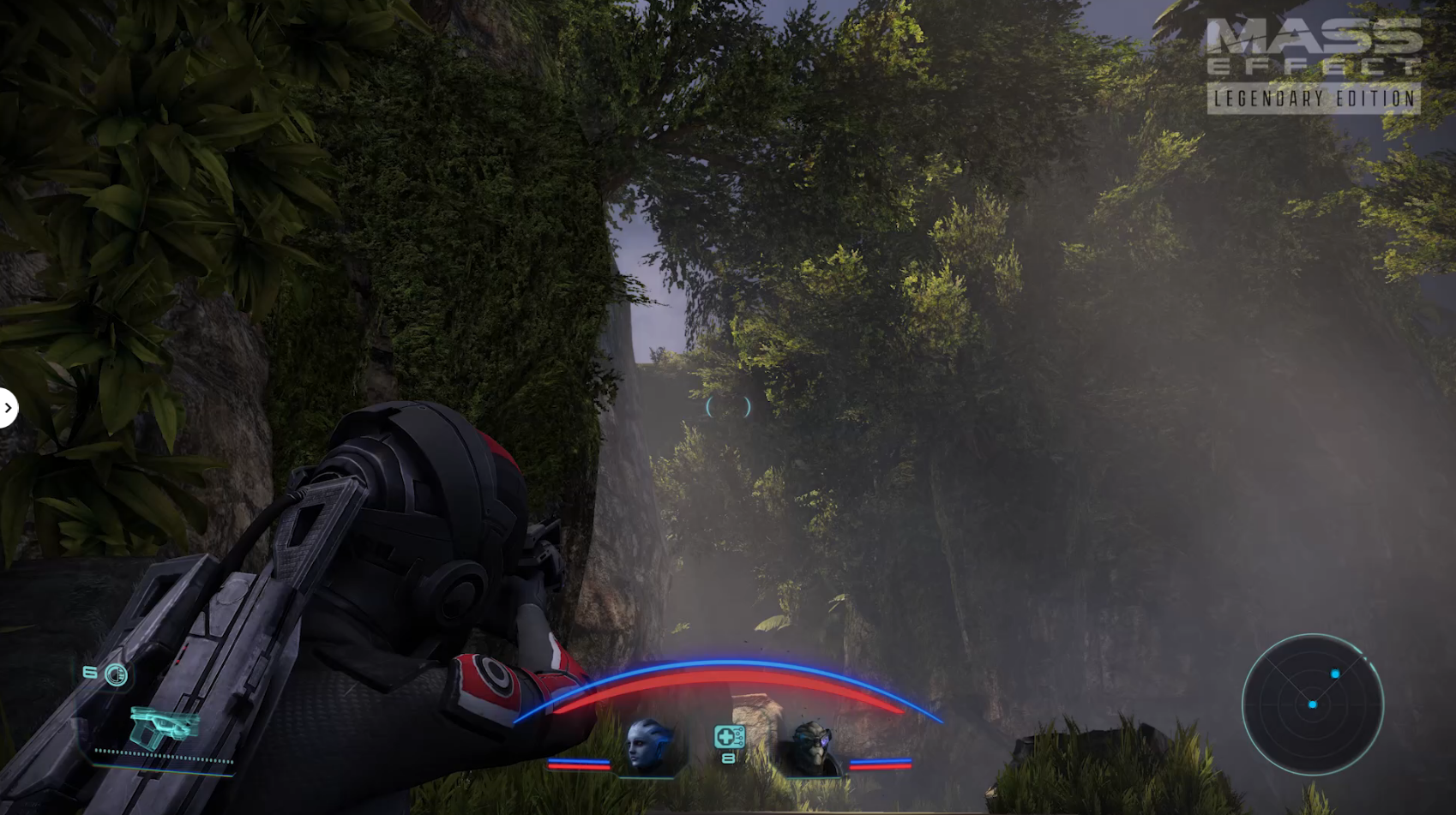
Task: Select the glowing pistol weapon icon
Action: 164,726
